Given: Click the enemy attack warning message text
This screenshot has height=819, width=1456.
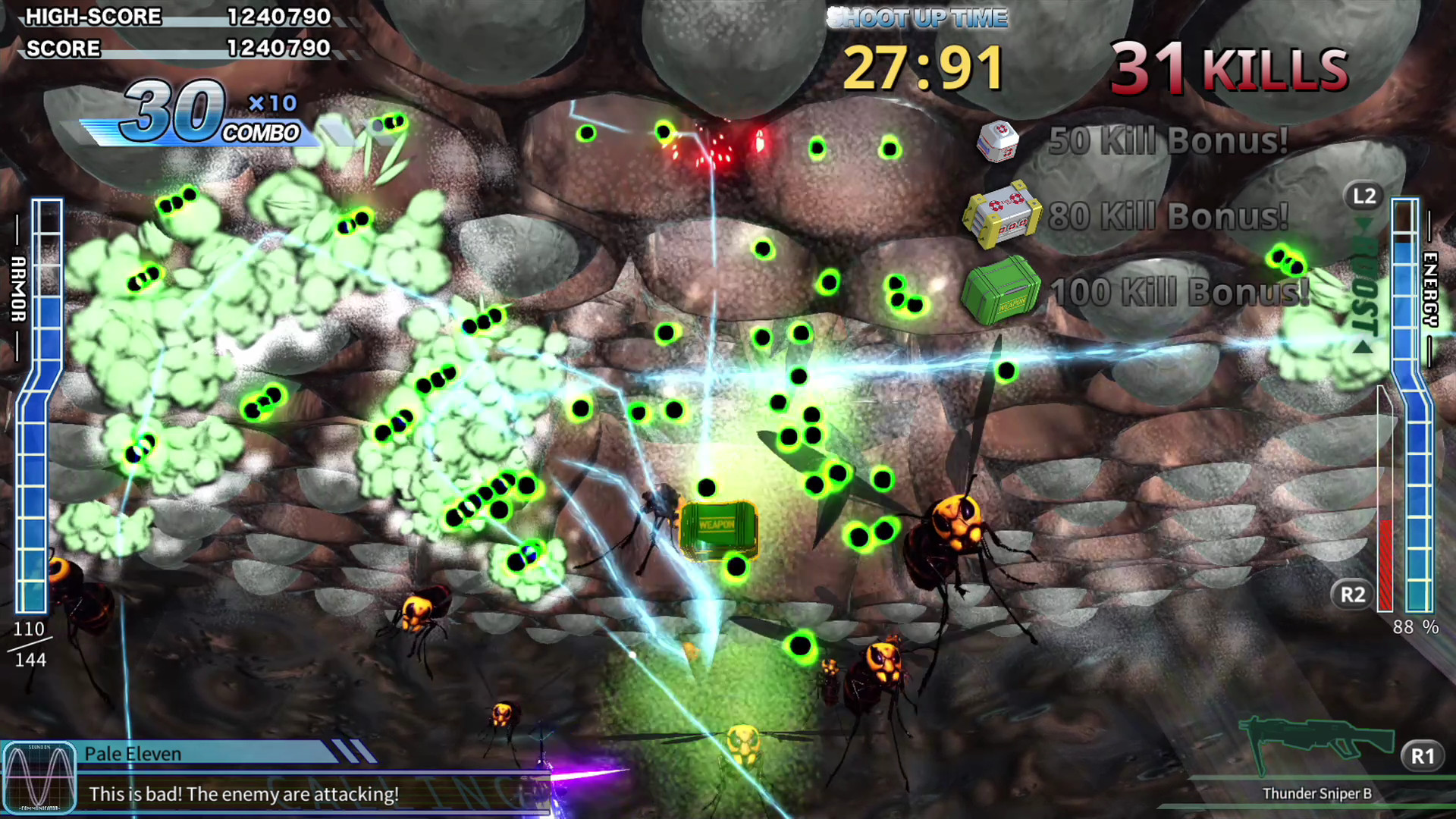Looking at the screenshot, I should pos(244,794).
